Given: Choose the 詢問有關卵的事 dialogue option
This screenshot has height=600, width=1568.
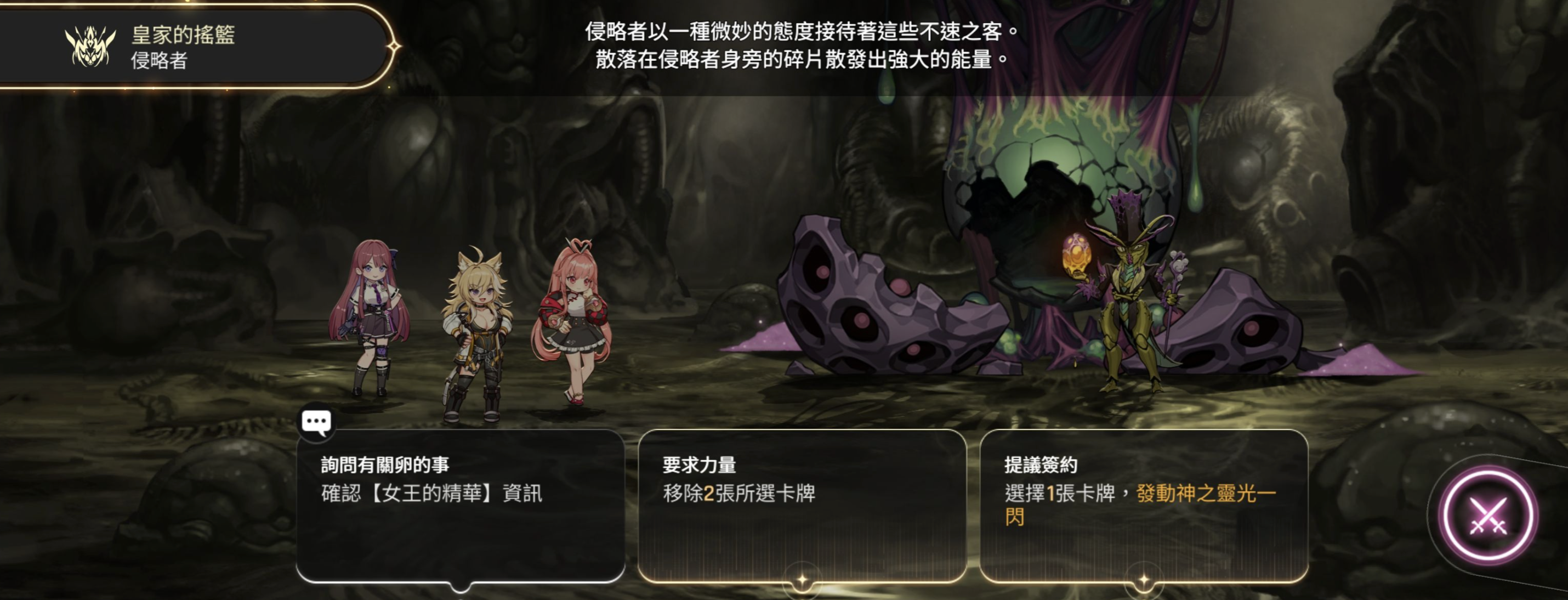Looking at the screenshot, I should (x=460, y=505).
